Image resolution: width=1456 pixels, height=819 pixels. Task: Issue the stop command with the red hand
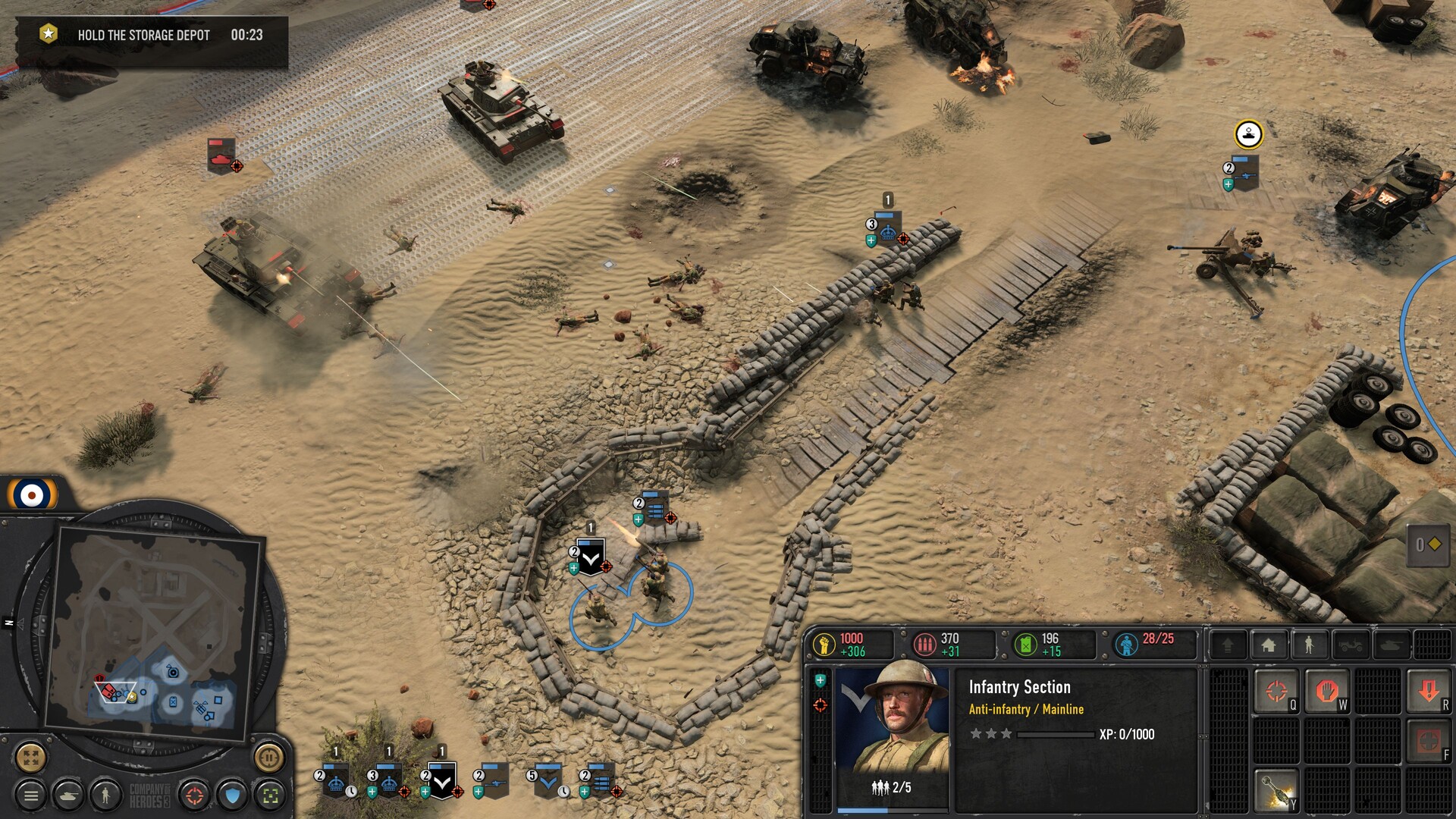coord(1326,691)
